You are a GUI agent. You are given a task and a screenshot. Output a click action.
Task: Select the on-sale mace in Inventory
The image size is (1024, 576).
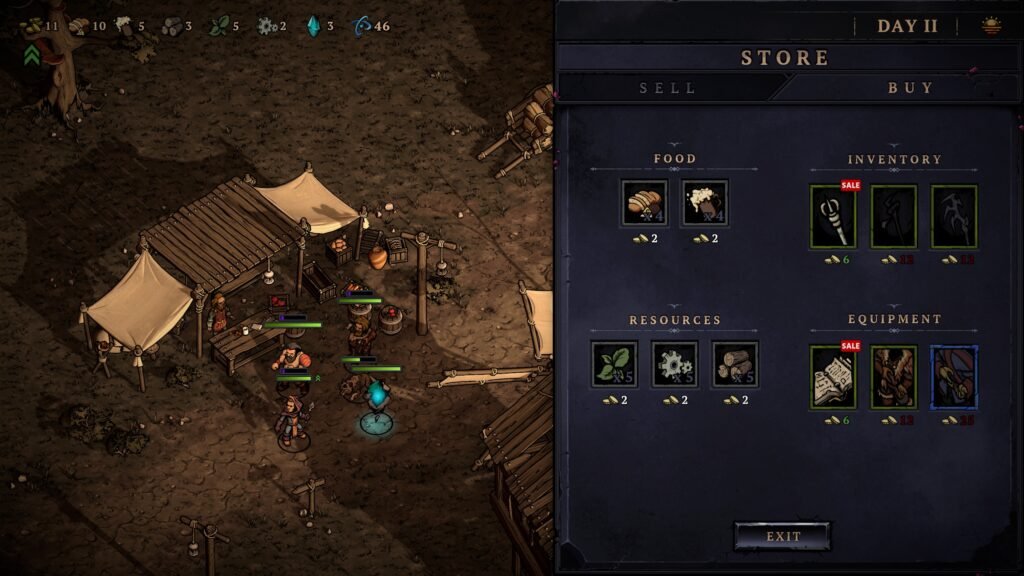[x=833, y=216]
